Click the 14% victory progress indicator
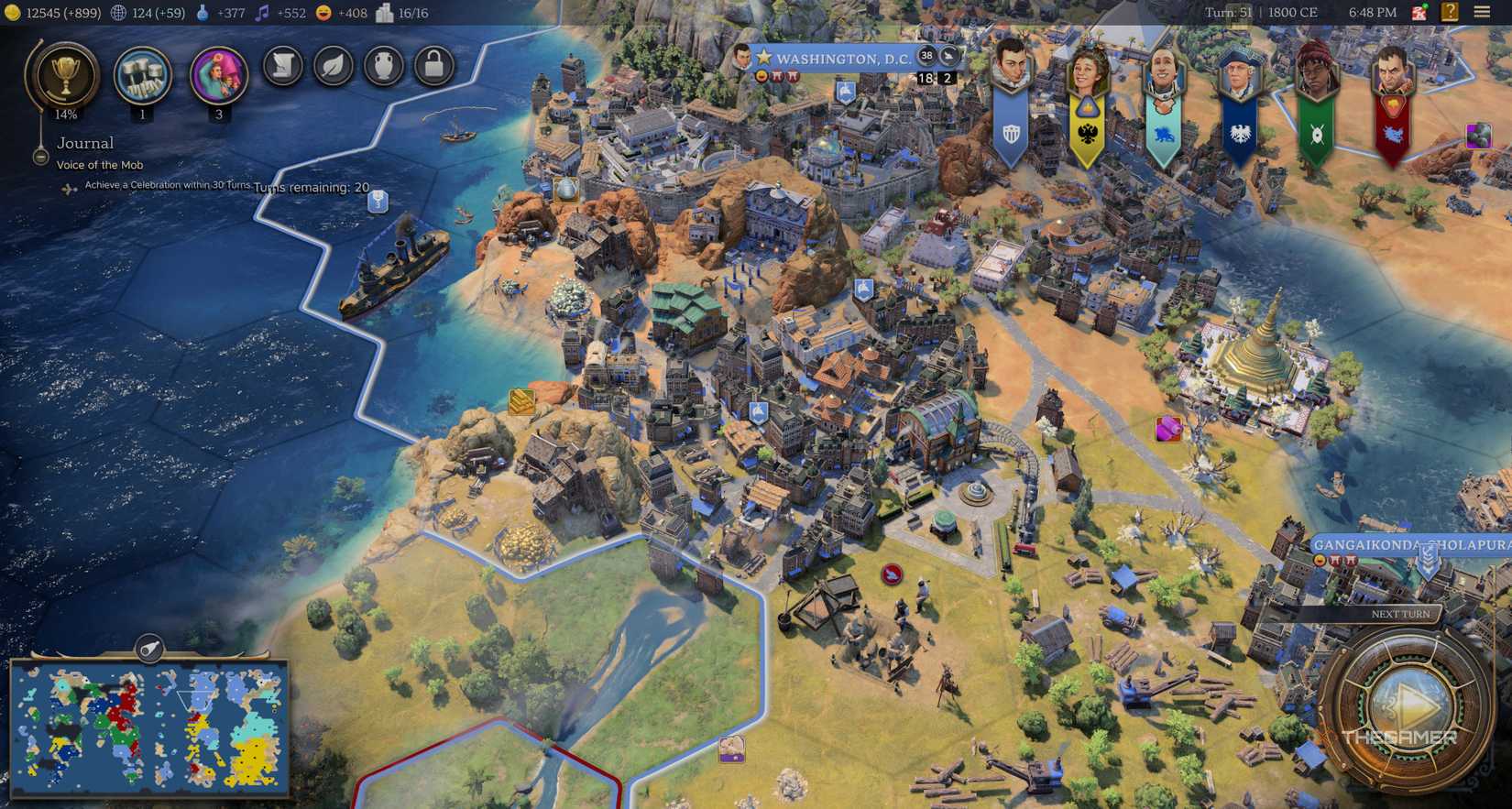 pyautogui.click(x=65, y=115)
